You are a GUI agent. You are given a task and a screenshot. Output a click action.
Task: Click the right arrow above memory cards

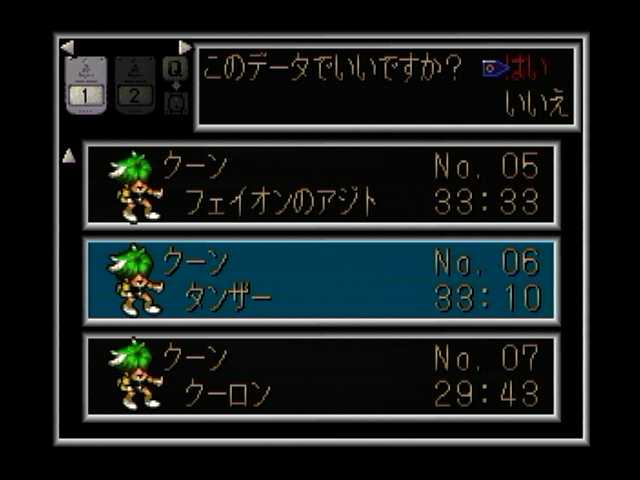(x=184, y=47)
